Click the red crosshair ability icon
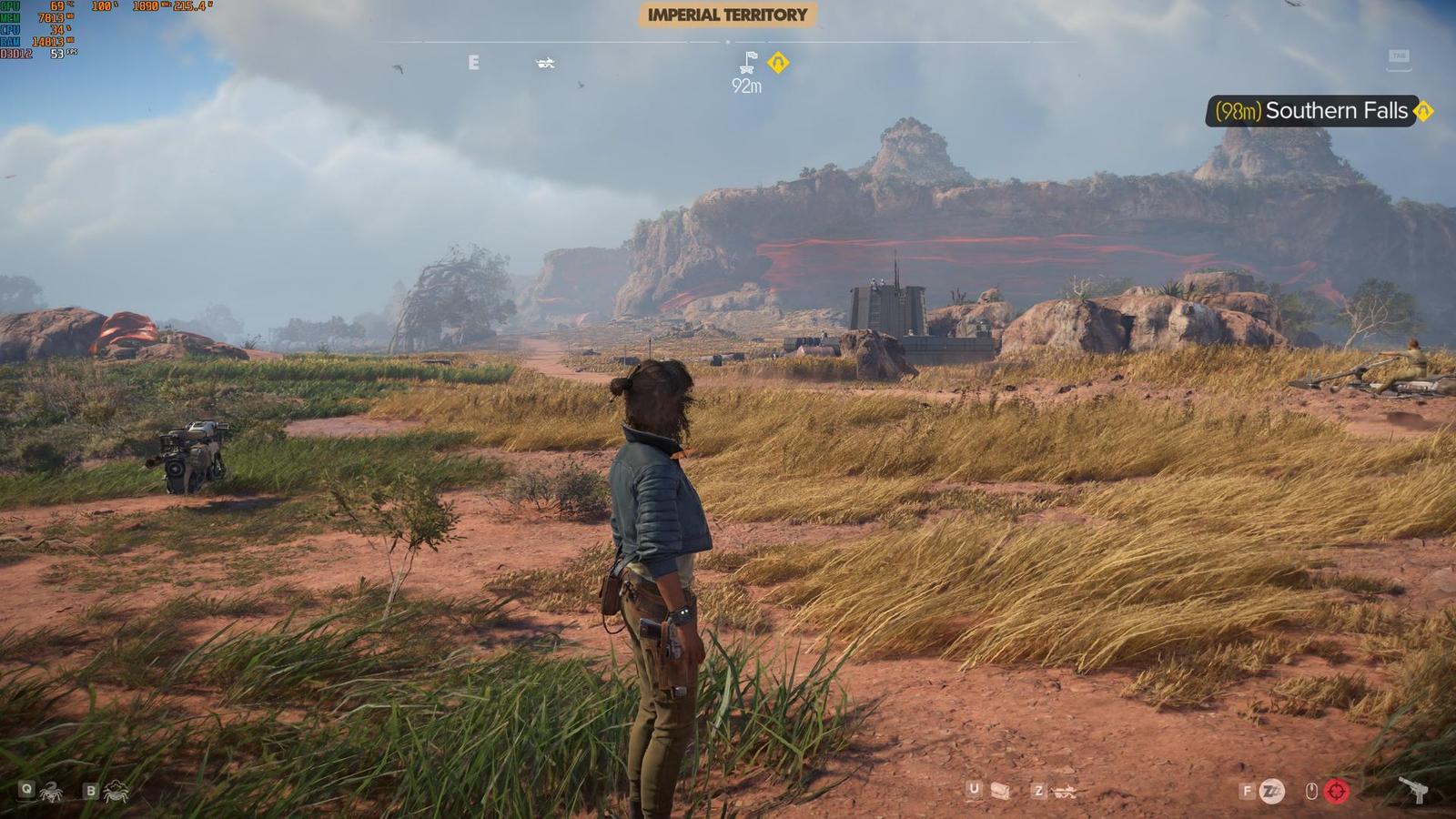This screenshot has height=819, width=1456. [1336, 792]
